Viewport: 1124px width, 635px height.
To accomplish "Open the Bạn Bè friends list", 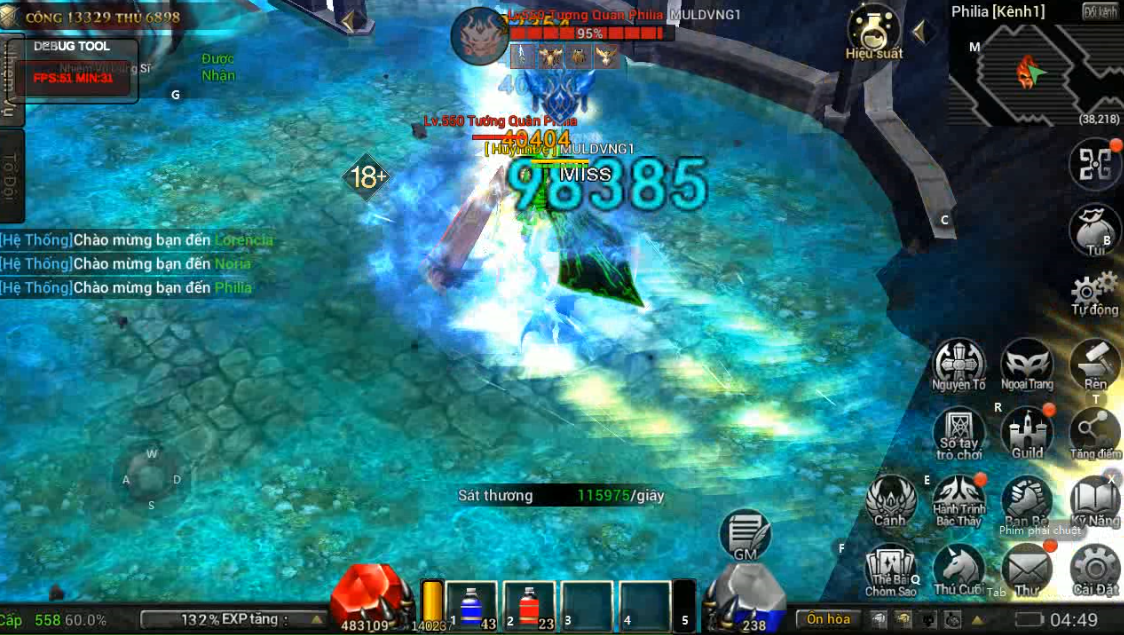I will pyautogui.click(x=1027, y=500).
